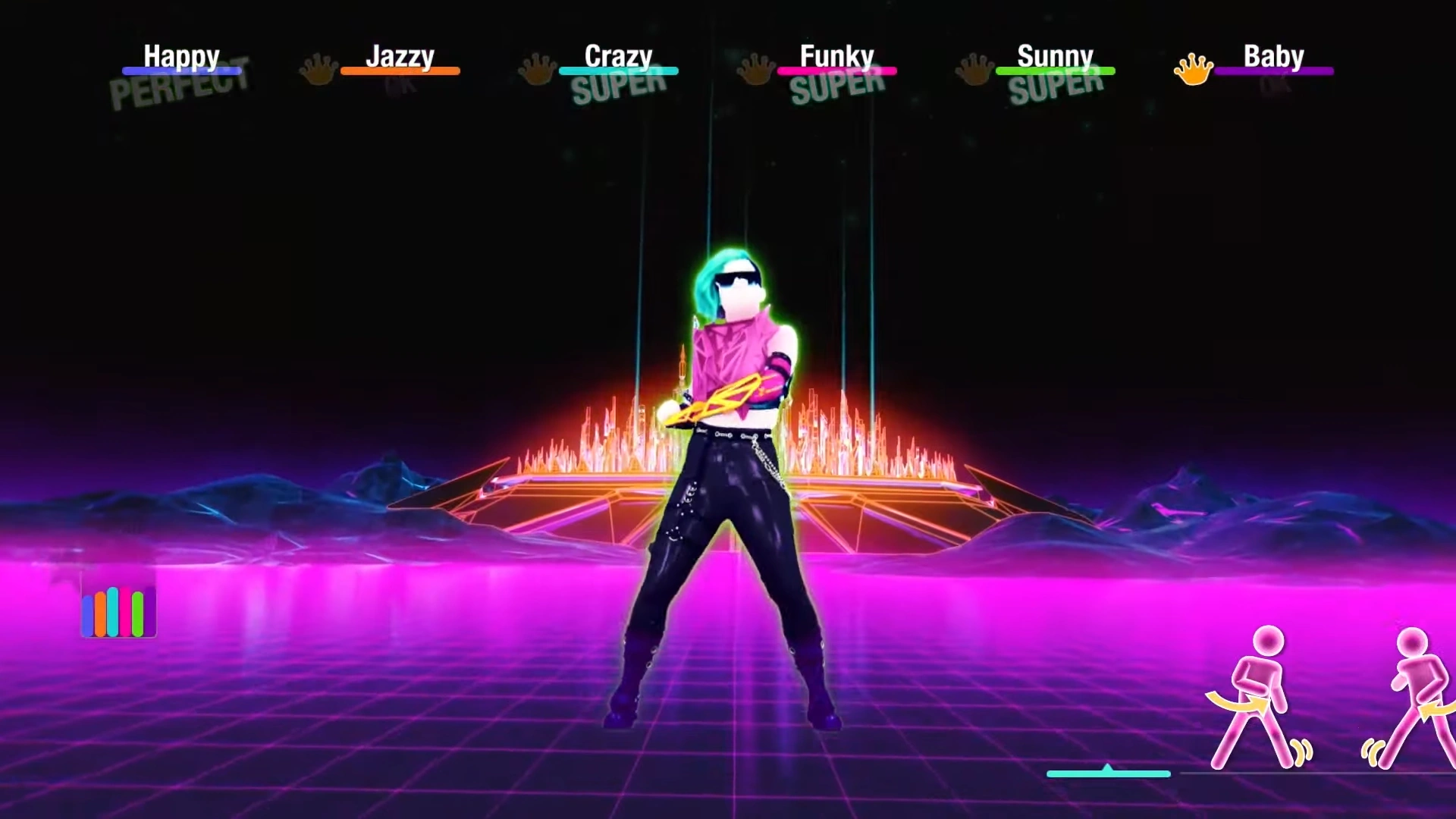Select the Happy player name
Viewport: 1456px width, 819px height.
181,55
